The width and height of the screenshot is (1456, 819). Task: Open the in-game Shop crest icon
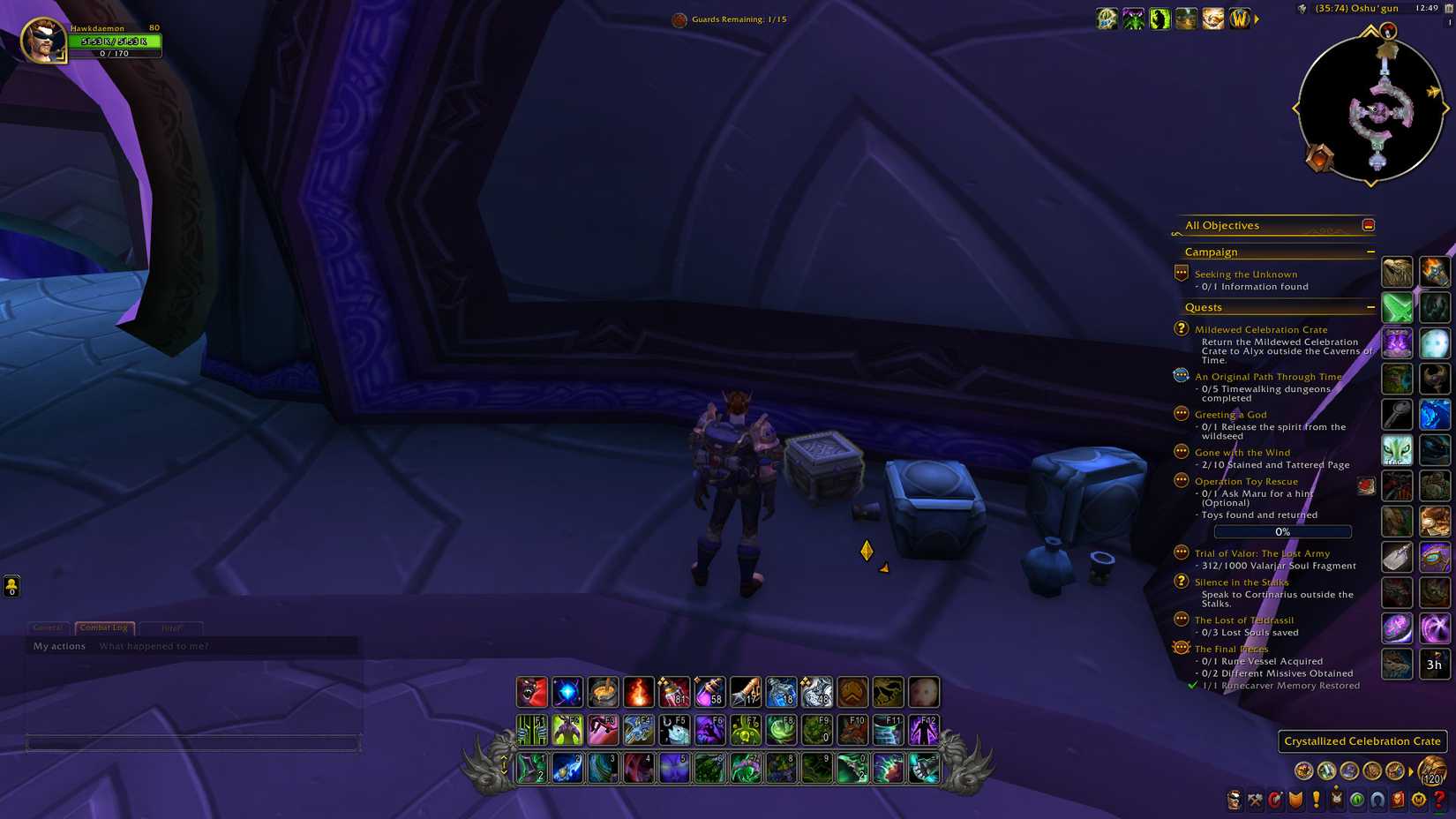point(1419,800)
